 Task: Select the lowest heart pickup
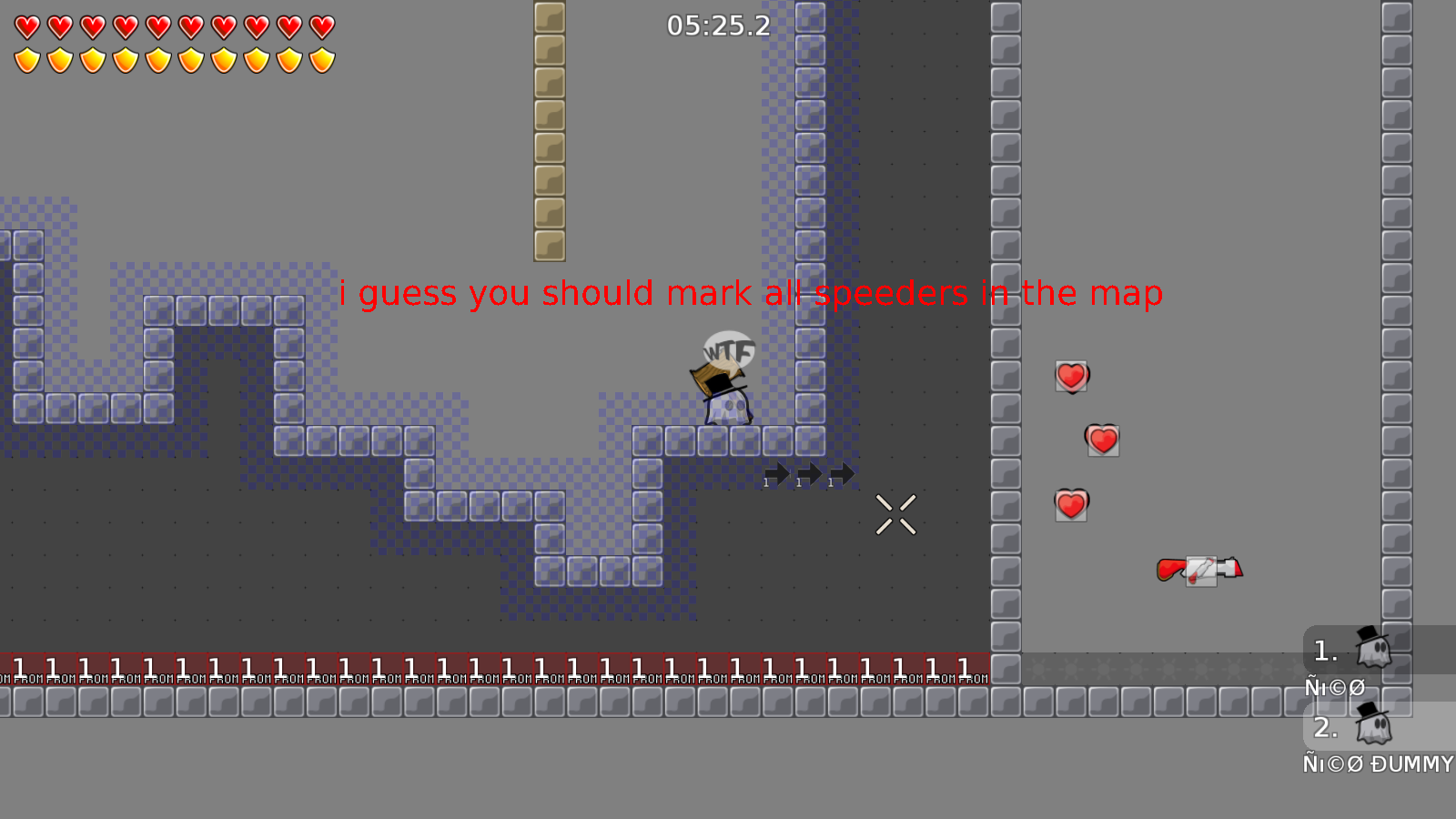(x=1070, y=503)
